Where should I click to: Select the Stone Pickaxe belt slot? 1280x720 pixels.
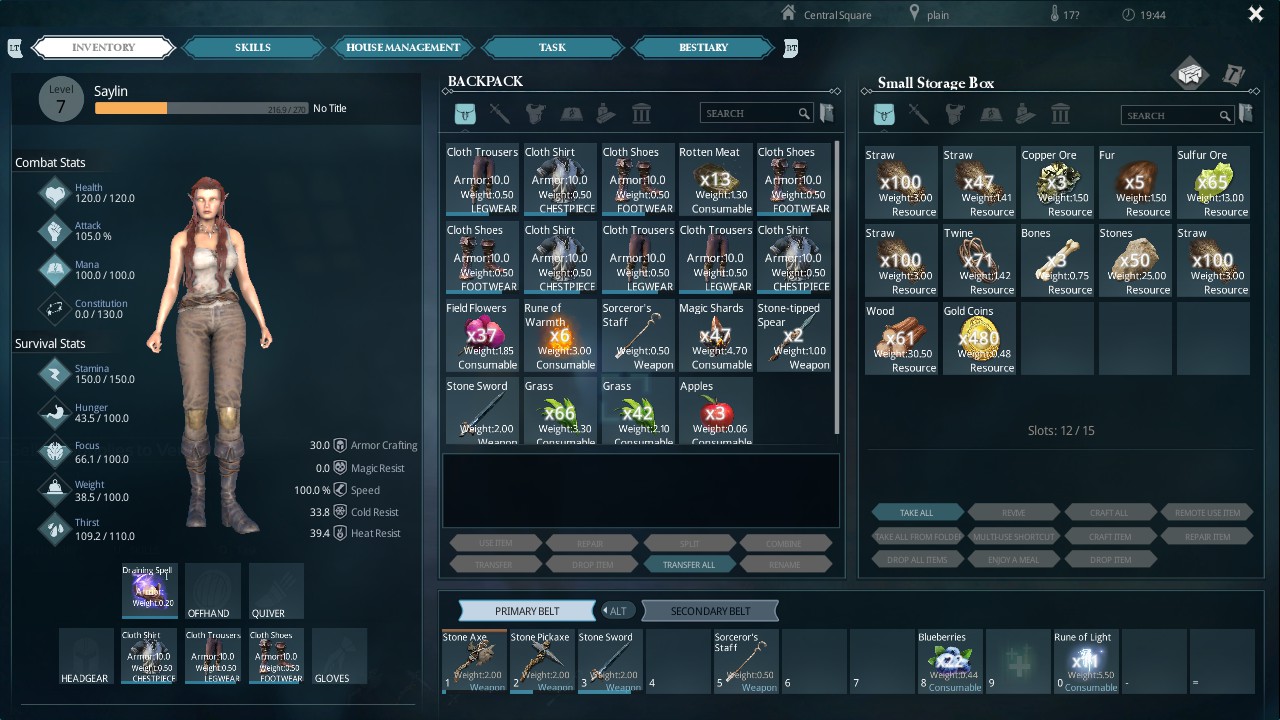(x=540, y=661)
